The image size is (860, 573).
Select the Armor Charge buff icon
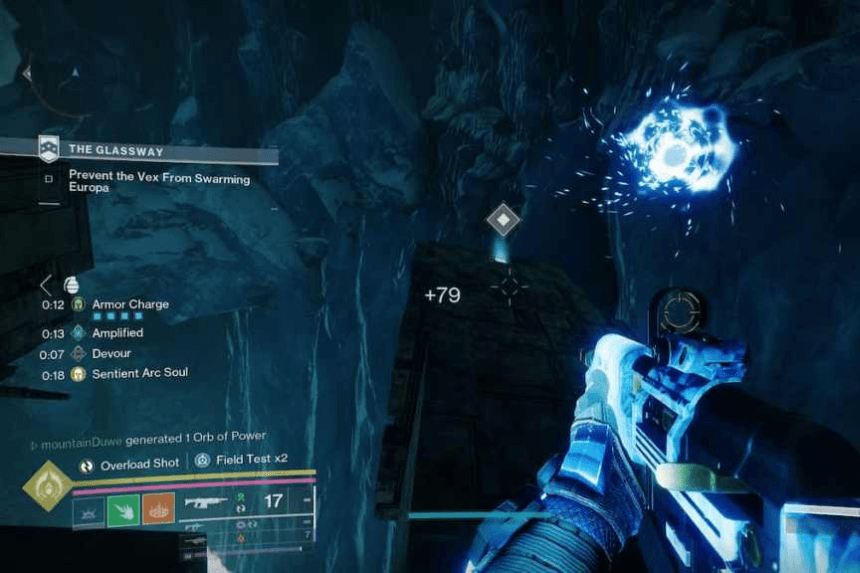click(78, 305)
